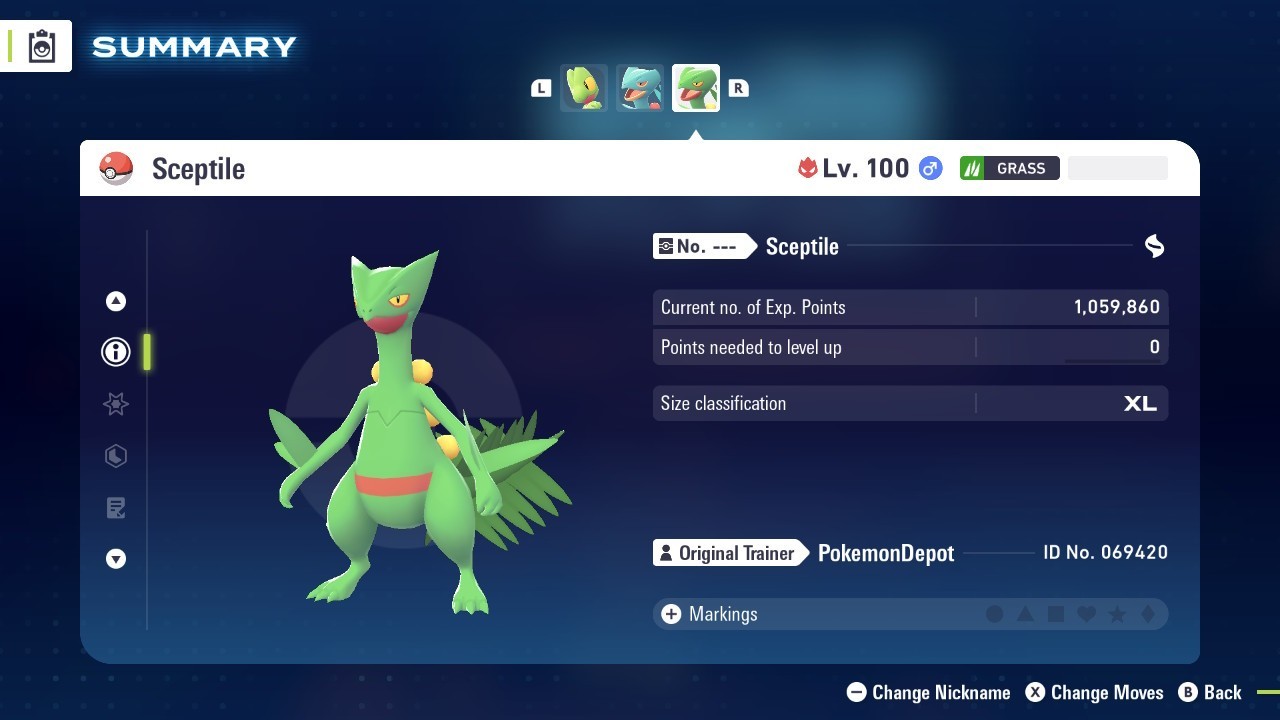Select the Treecko party thumbnail

click(584, 88)
